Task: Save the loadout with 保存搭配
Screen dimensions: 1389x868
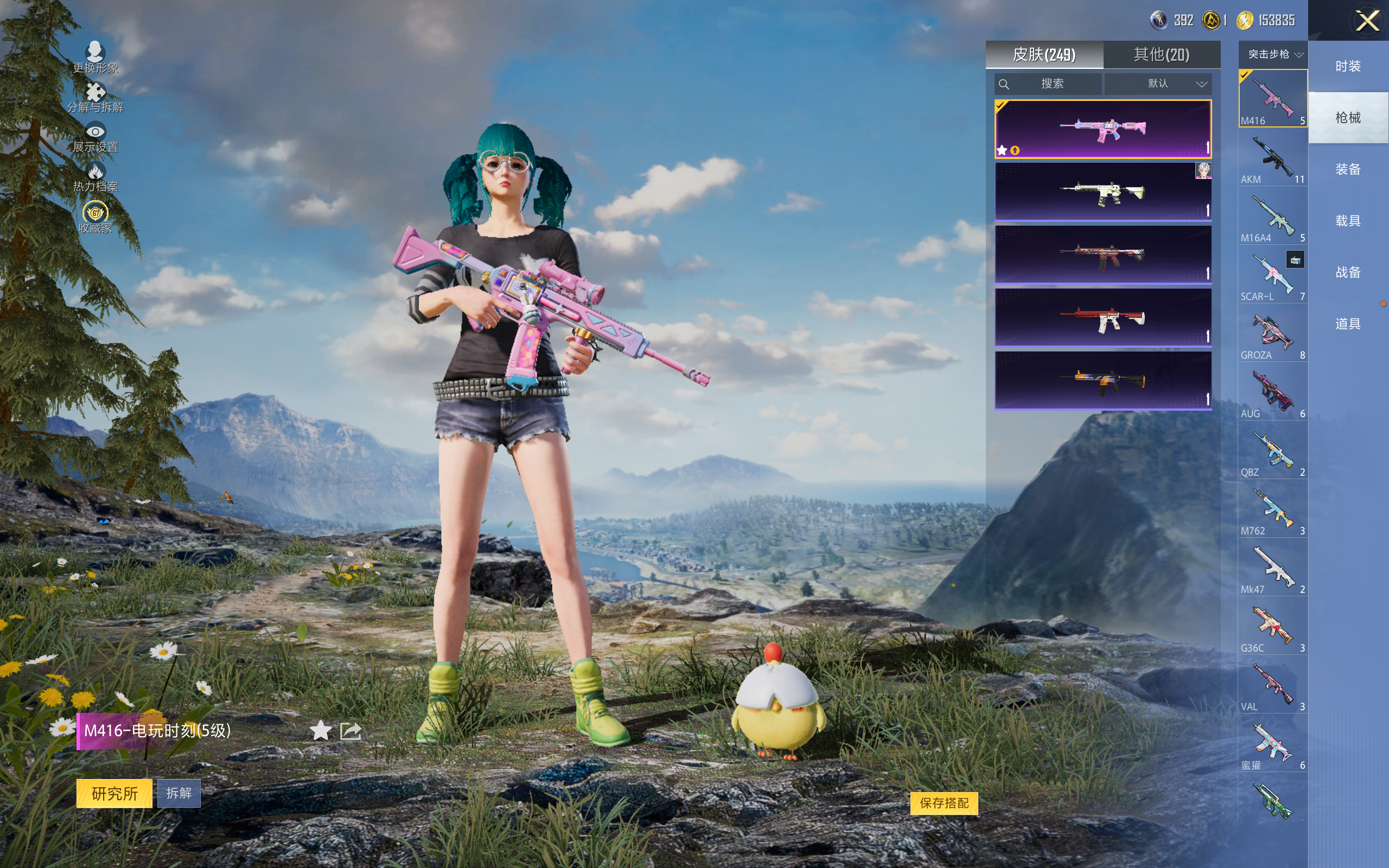Action: pyautogui.click(x=944, y=802)
